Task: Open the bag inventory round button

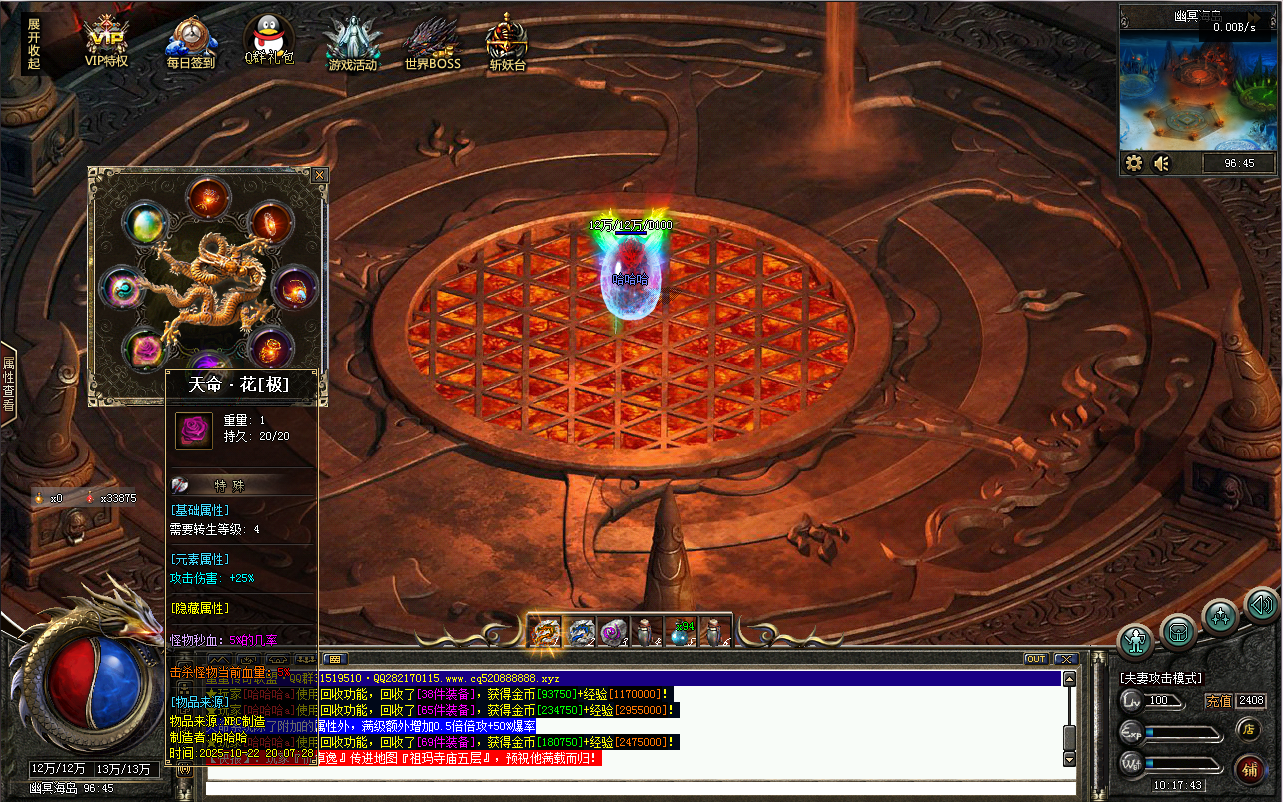Action: 1178,631
